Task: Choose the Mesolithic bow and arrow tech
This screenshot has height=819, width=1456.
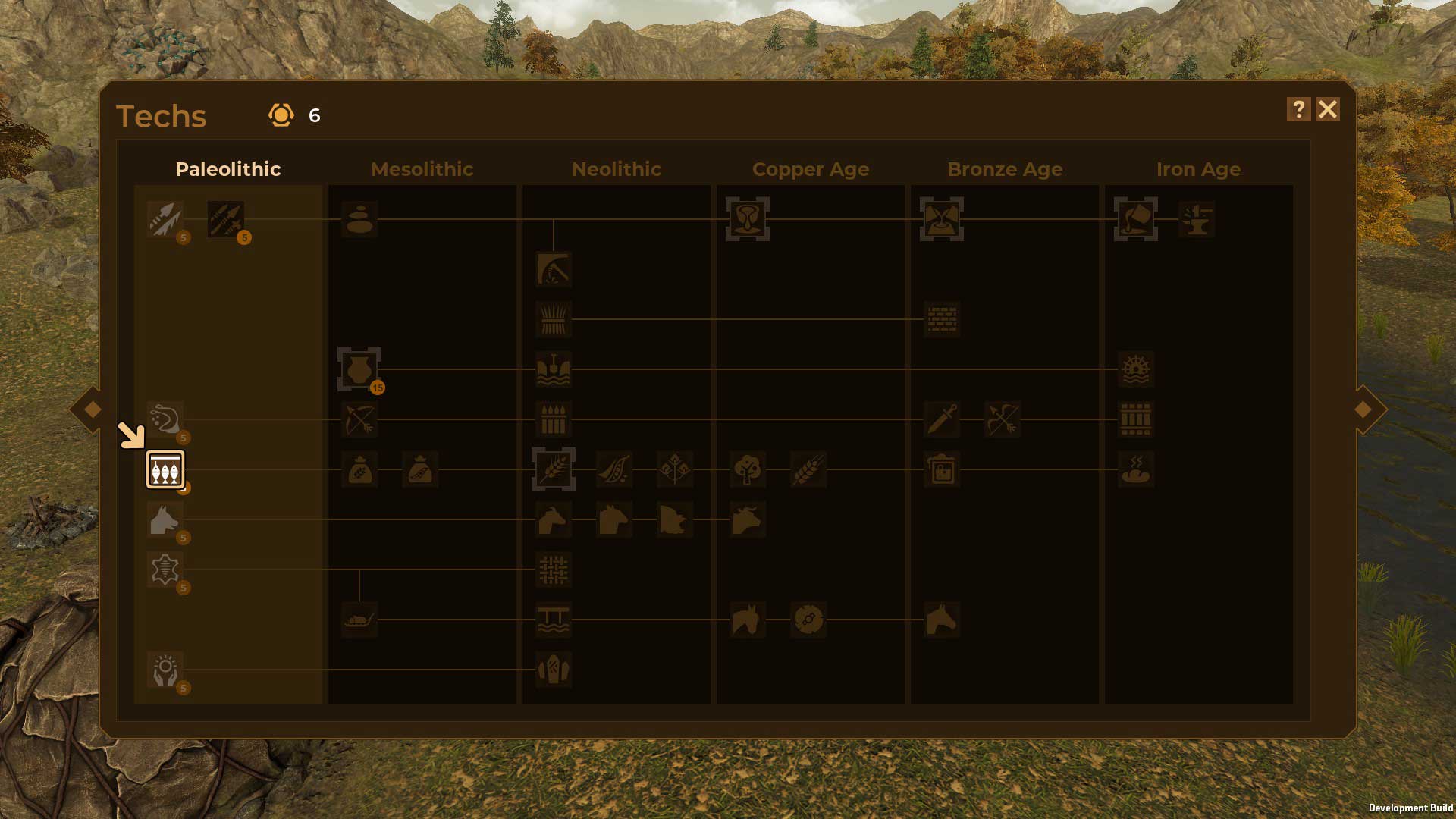Action: click(x=359, y=419)
